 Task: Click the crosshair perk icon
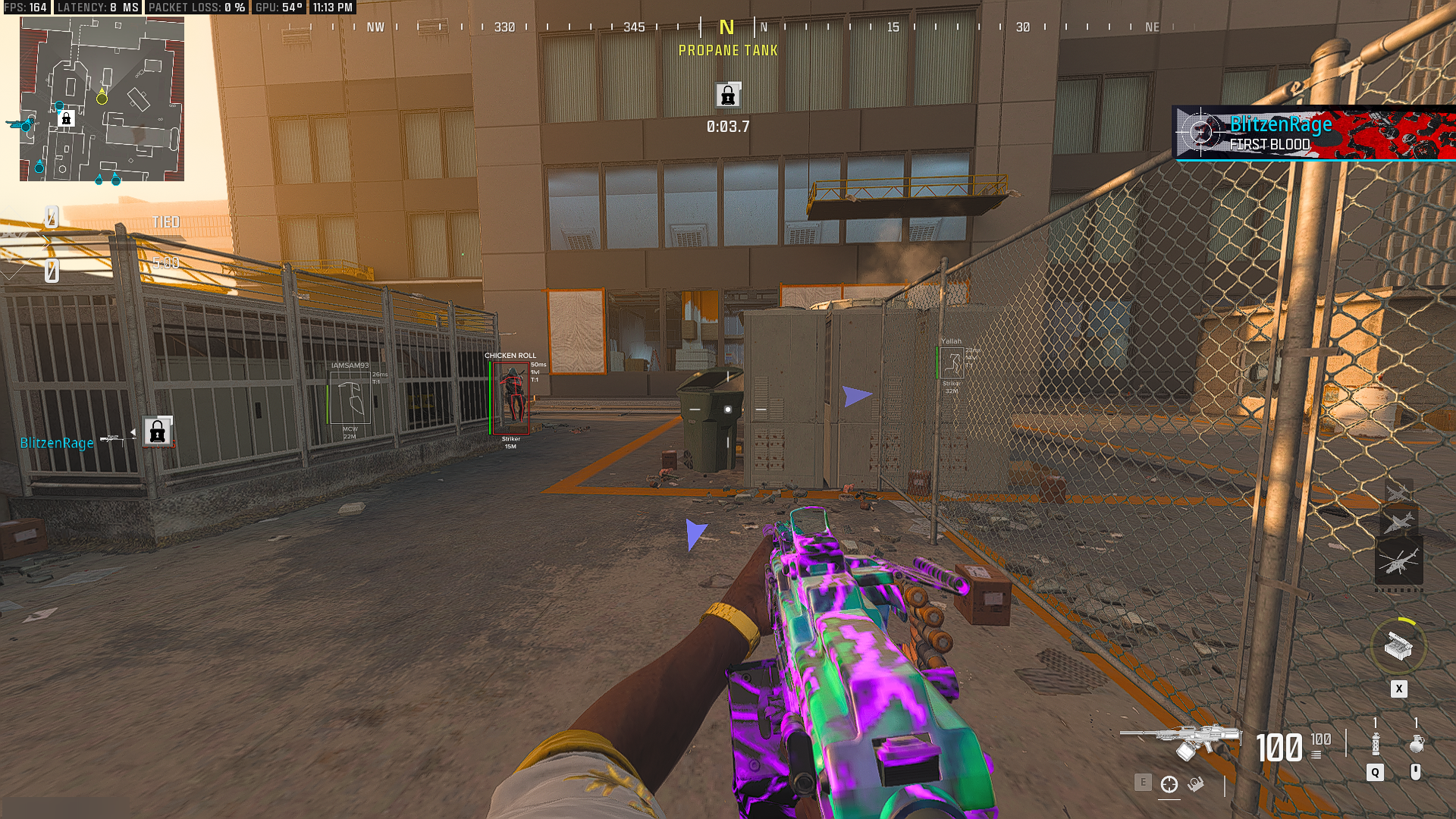pos(1169,785)
